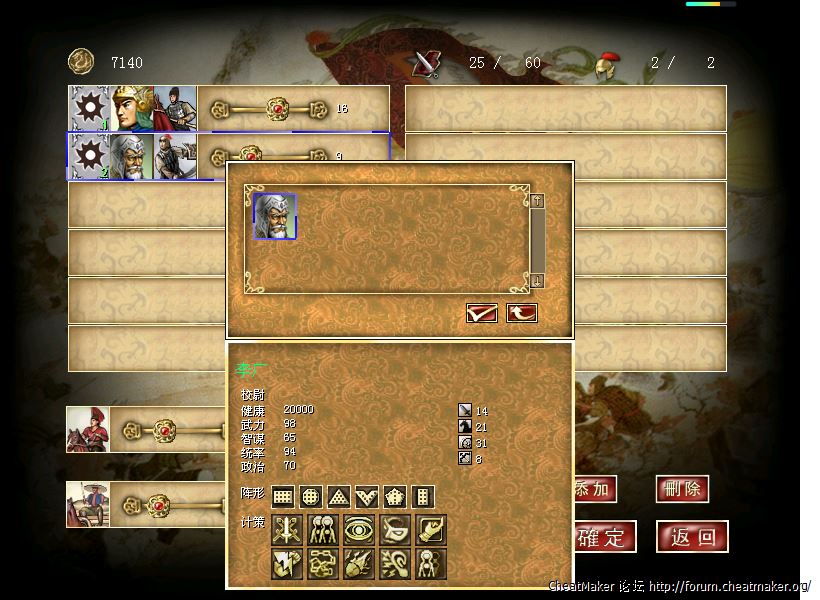The image size is (820, 600).
Task: Select the eye stratagem icon
Action: pyautogui.click(x=359, y=530)
